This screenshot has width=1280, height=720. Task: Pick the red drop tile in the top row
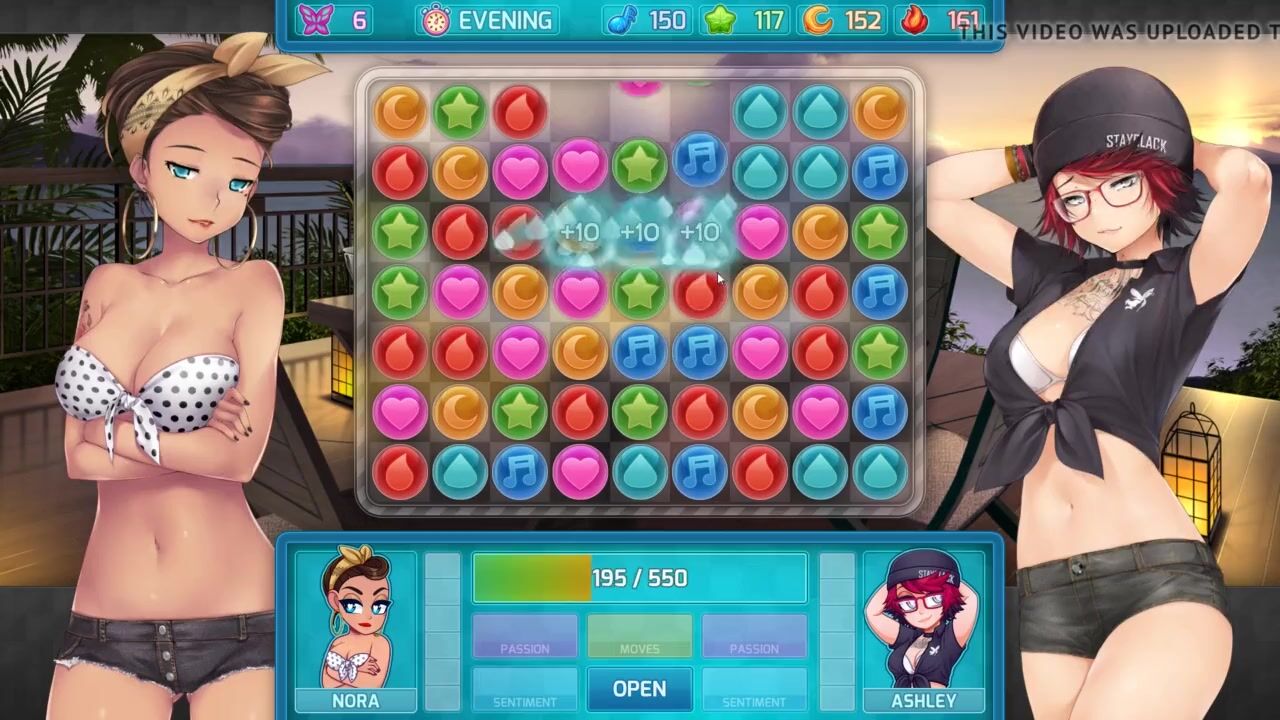pyautogui.click(x=519, y=111)
